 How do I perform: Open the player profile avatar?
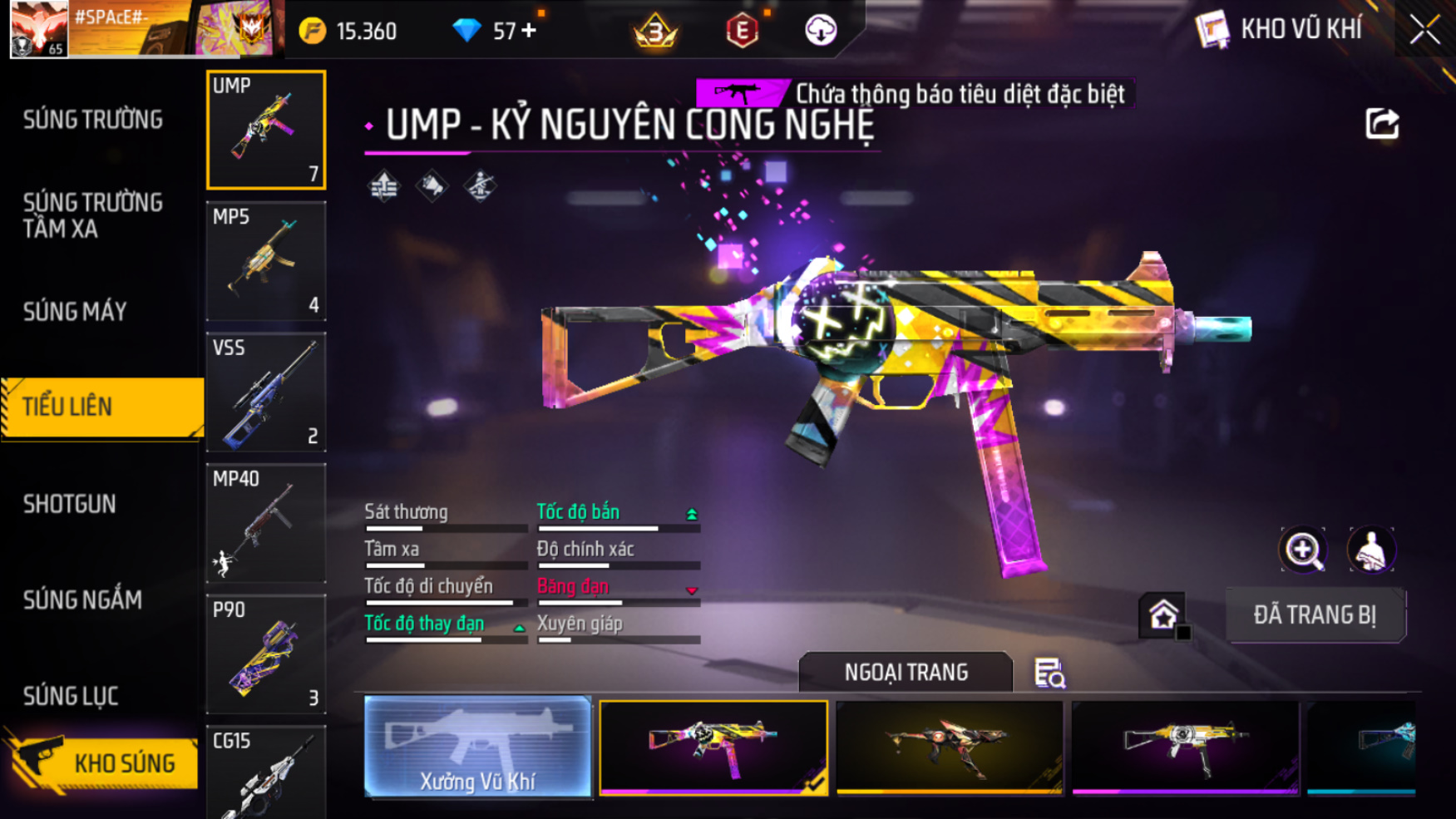[x=38, y=29]
